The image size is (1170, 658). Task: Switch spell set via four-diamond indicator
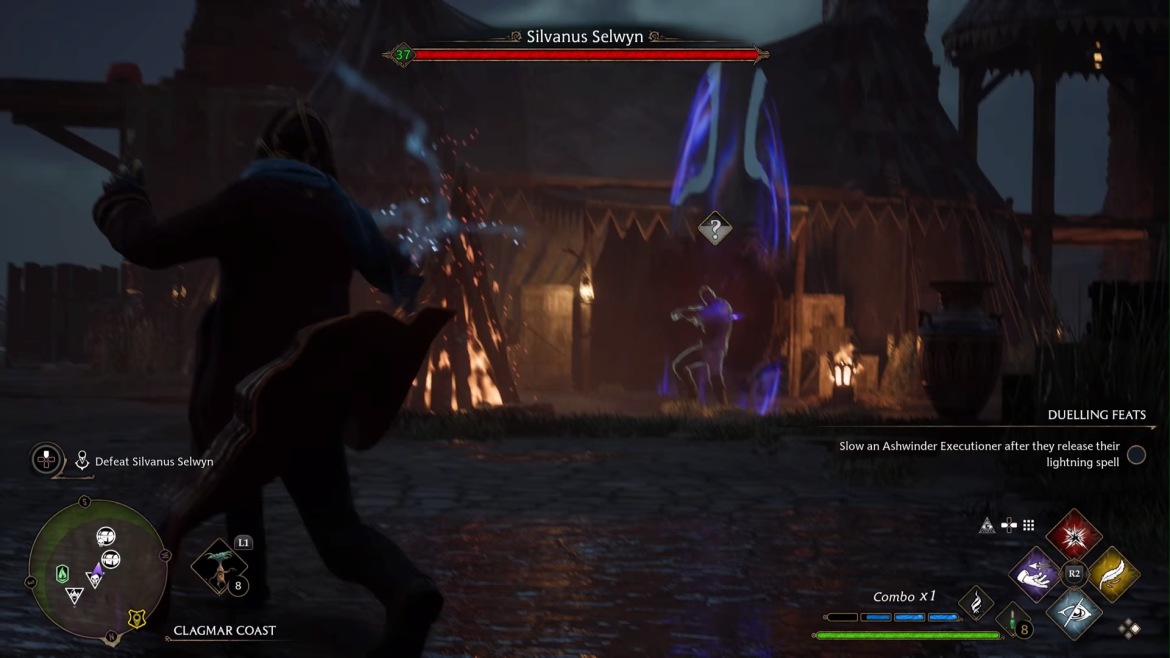1129,628
